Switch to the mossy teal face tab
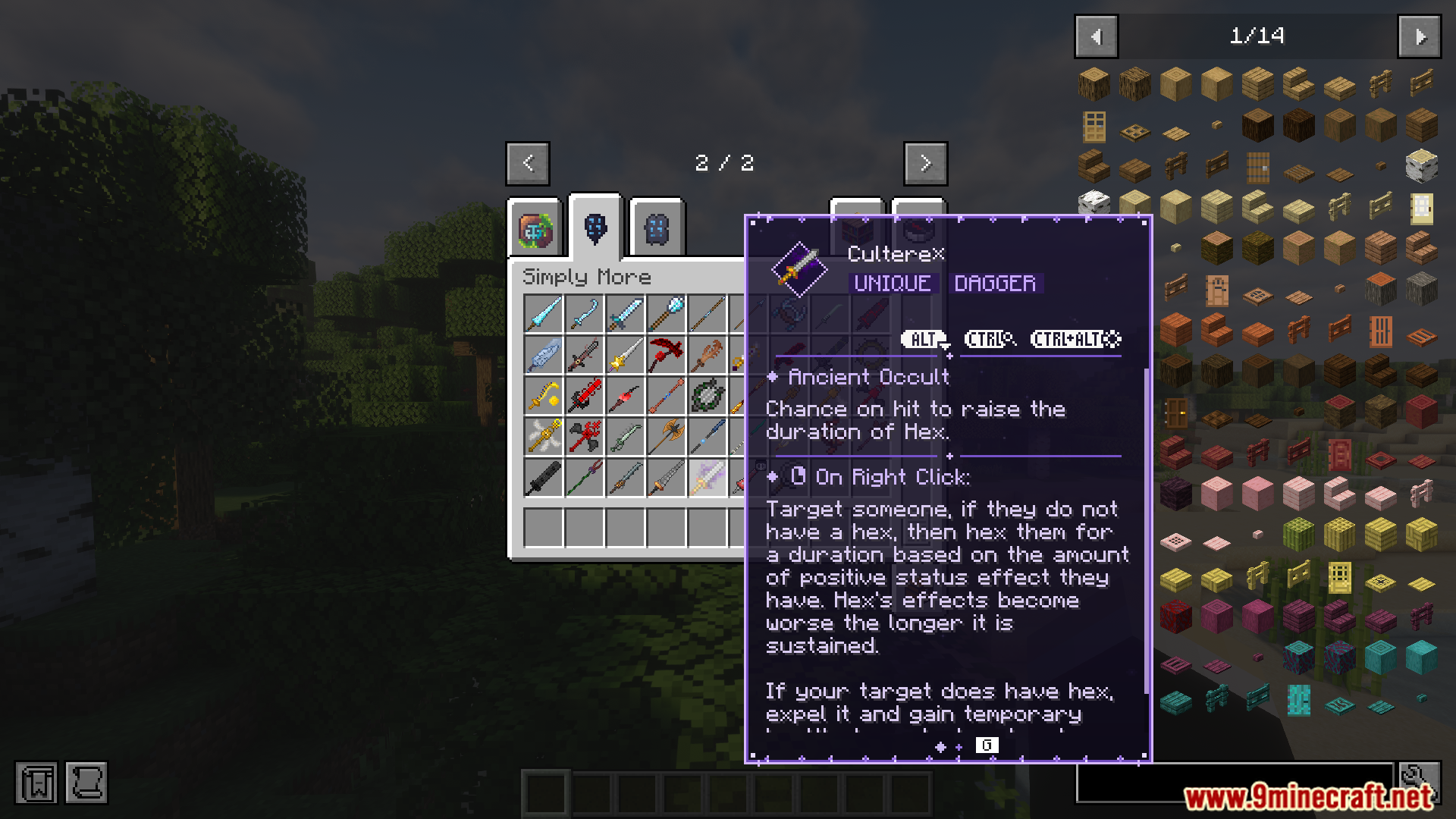 tap(535, 229)
